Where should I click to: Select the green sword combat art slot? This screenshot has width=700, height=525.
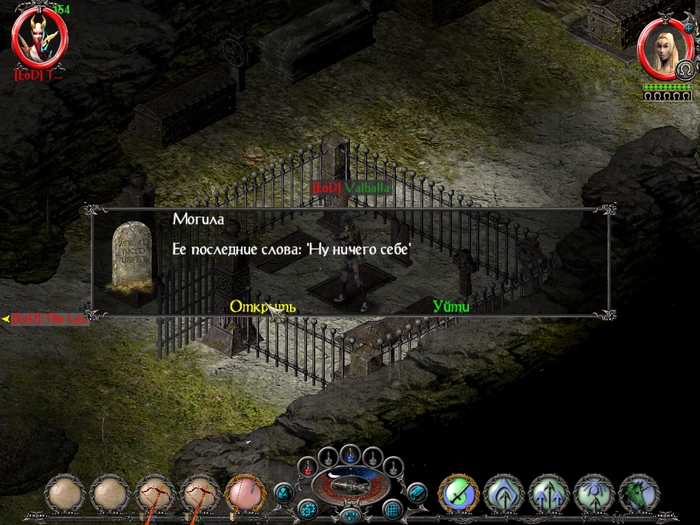coord(459,494)
